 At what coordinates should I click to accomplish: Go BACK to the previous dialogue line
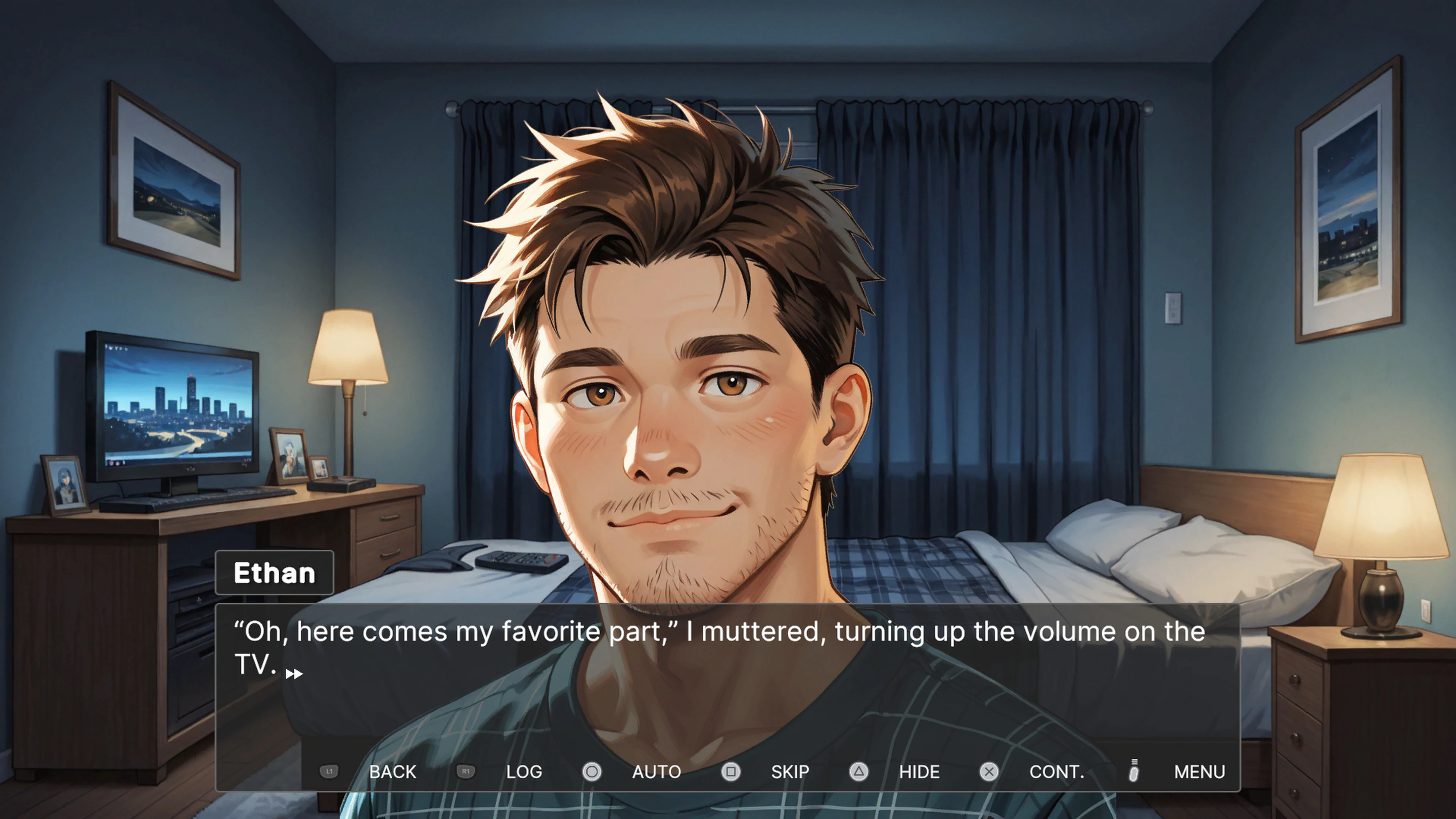point(393,772)
